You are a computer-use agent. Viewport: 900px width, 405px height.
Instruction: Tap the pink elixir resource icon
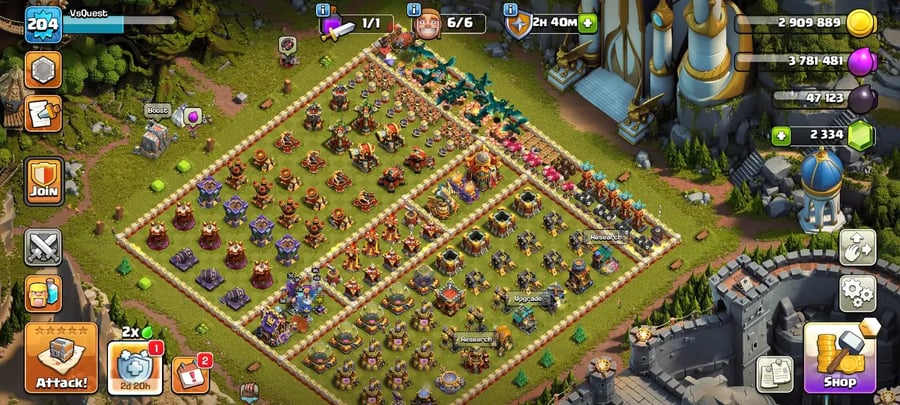click(861, 61)
